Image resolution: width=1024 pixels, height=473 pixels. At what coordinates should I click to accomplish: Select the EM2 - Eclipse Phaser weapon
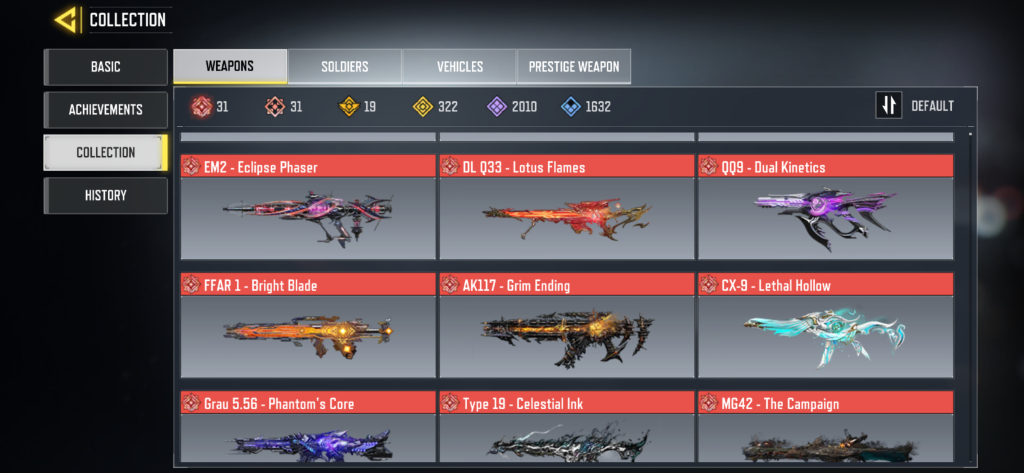308,208
